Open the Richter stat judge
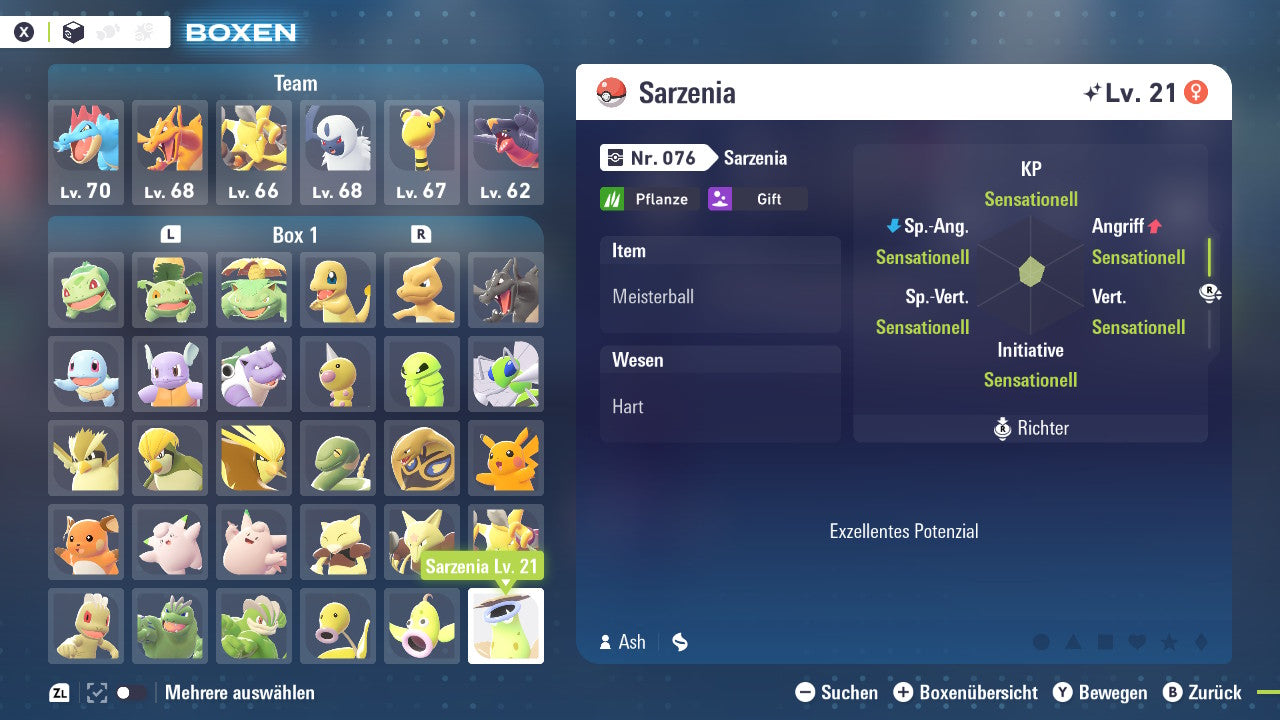This screenshot has width=1280, height=720. click(x=1030, y=428)
